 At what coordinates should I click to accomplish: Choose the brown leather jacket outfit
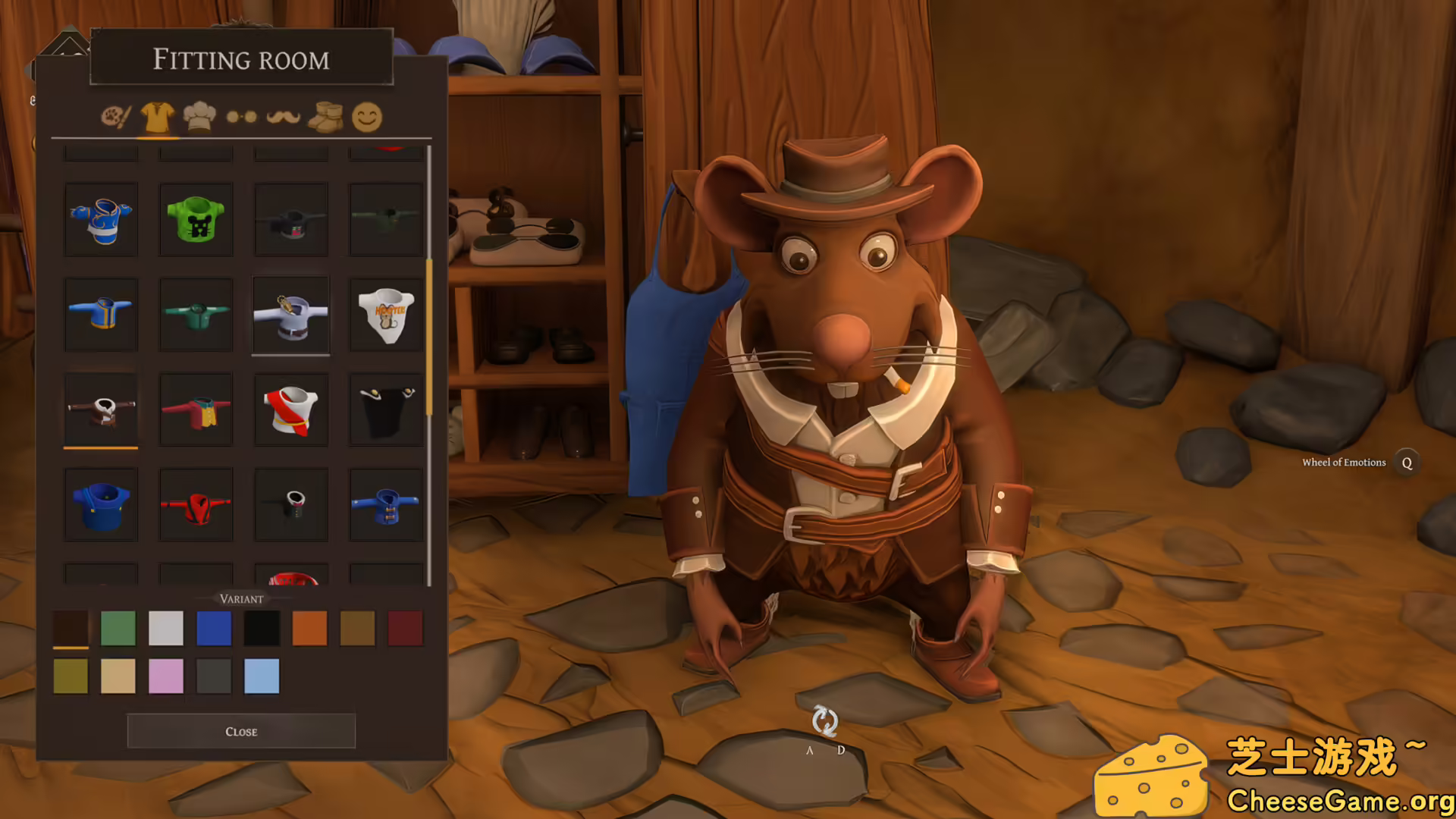pos(101,410)
